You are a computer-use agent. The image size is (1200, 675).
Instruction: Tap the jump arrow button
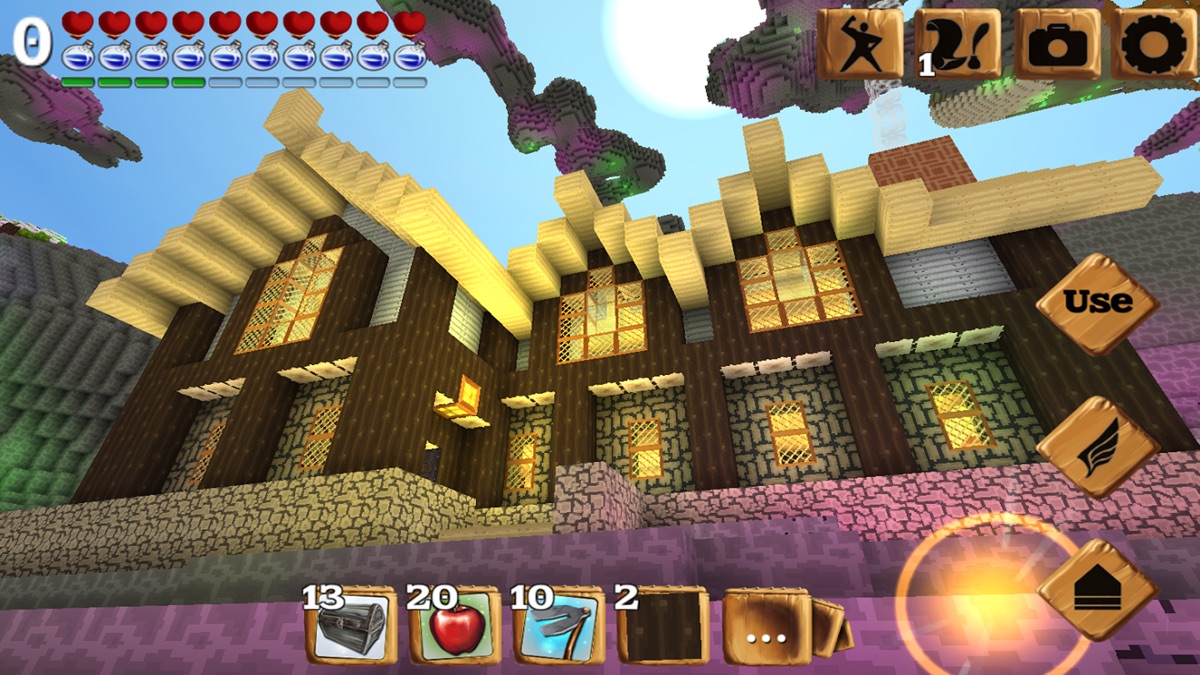click(x=1097, y=590)
